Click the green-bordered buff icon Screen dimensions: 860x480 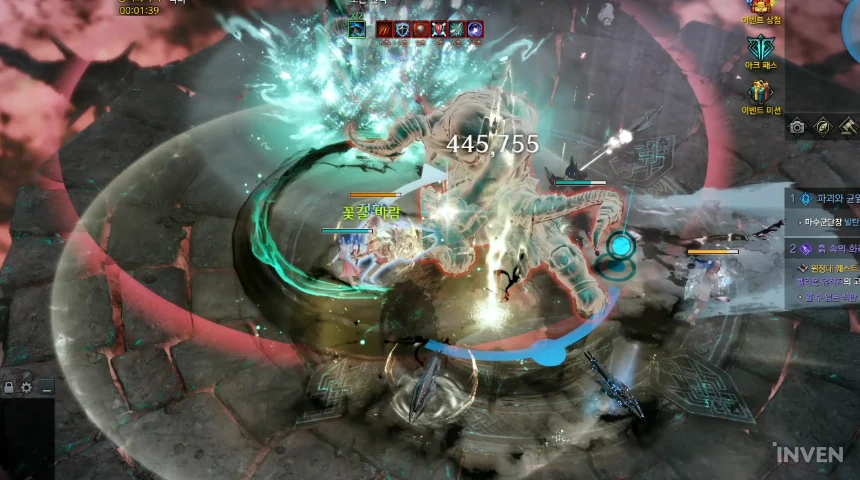(356, 29)
